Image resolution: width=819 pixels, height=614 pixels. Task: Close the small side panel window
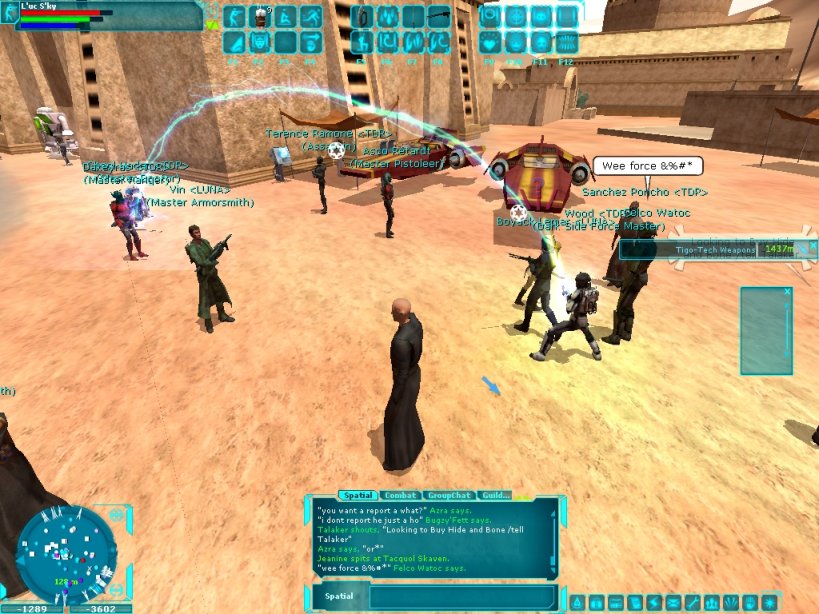coord(787,292)
